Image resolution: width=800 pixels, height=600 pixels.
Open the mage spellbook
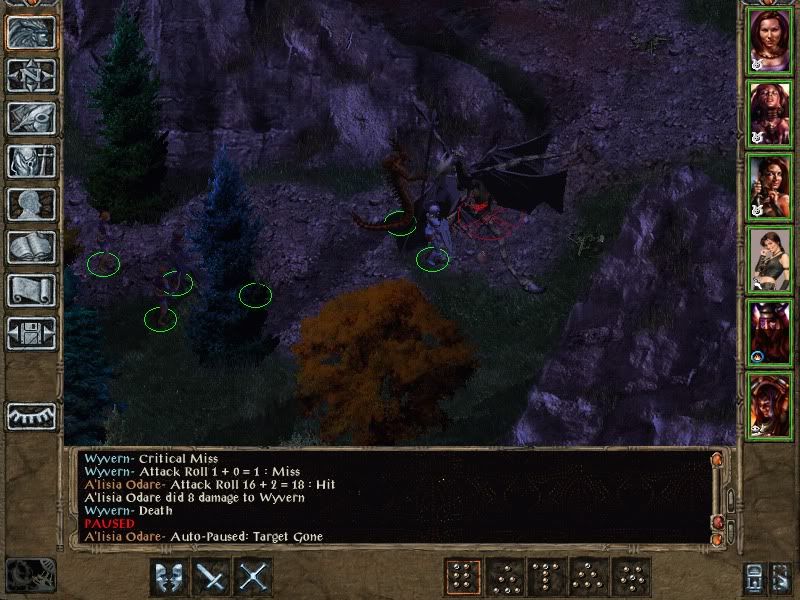click(x=31, y=247)
